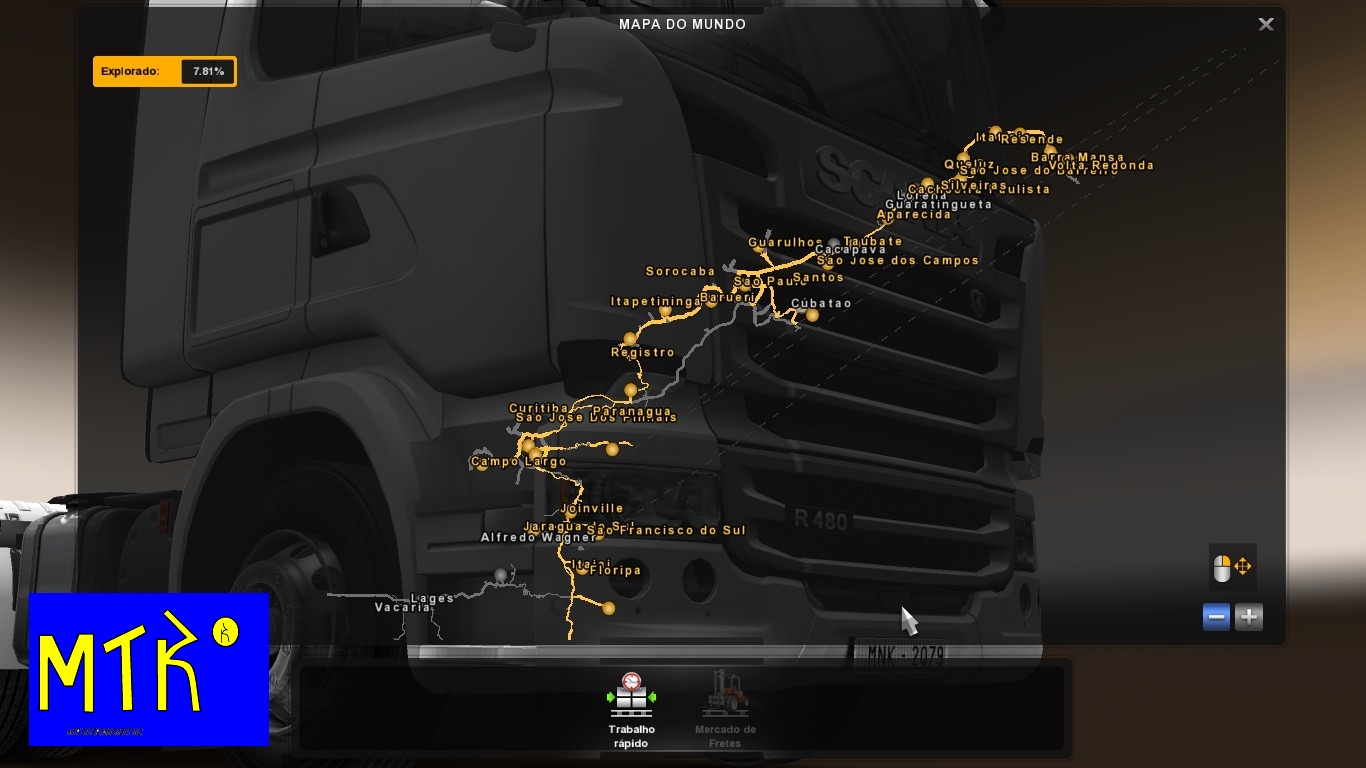Viewport: 1366px width, 768px height.
Task: Click the mouse pan hint icon
Action: pos(1230,568)
